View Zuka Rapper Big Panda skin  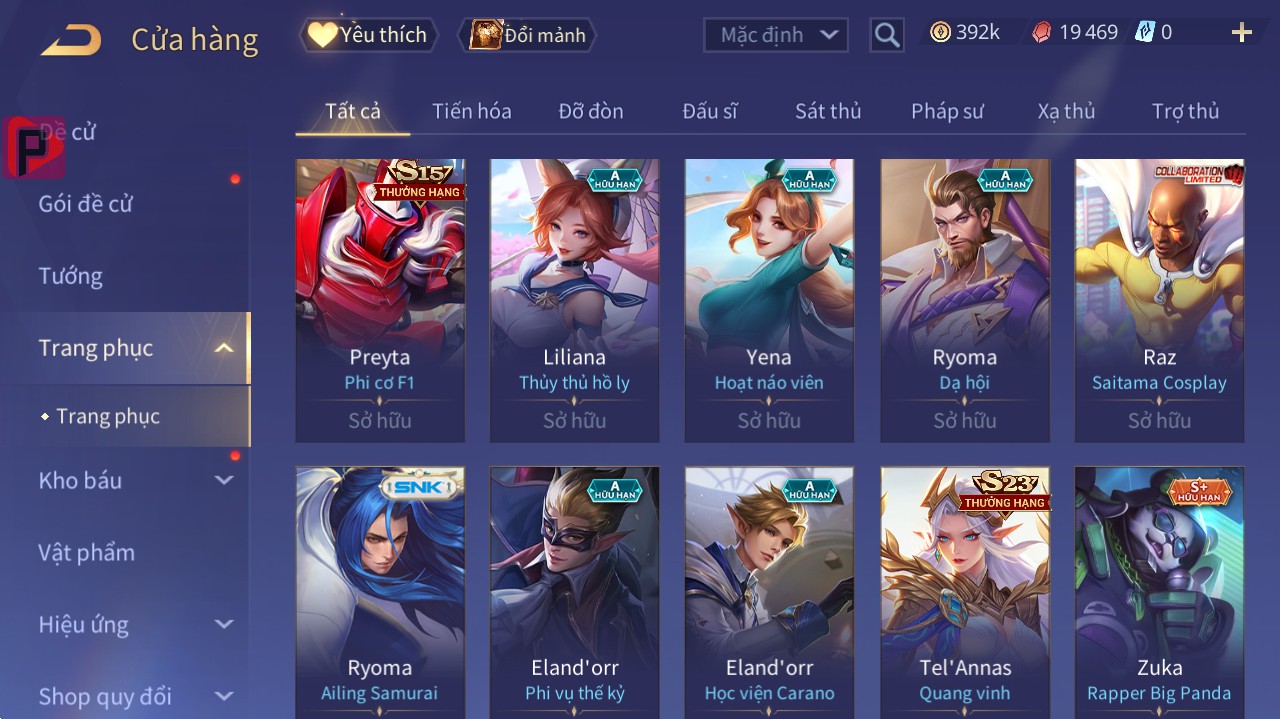pos(1159,590)
